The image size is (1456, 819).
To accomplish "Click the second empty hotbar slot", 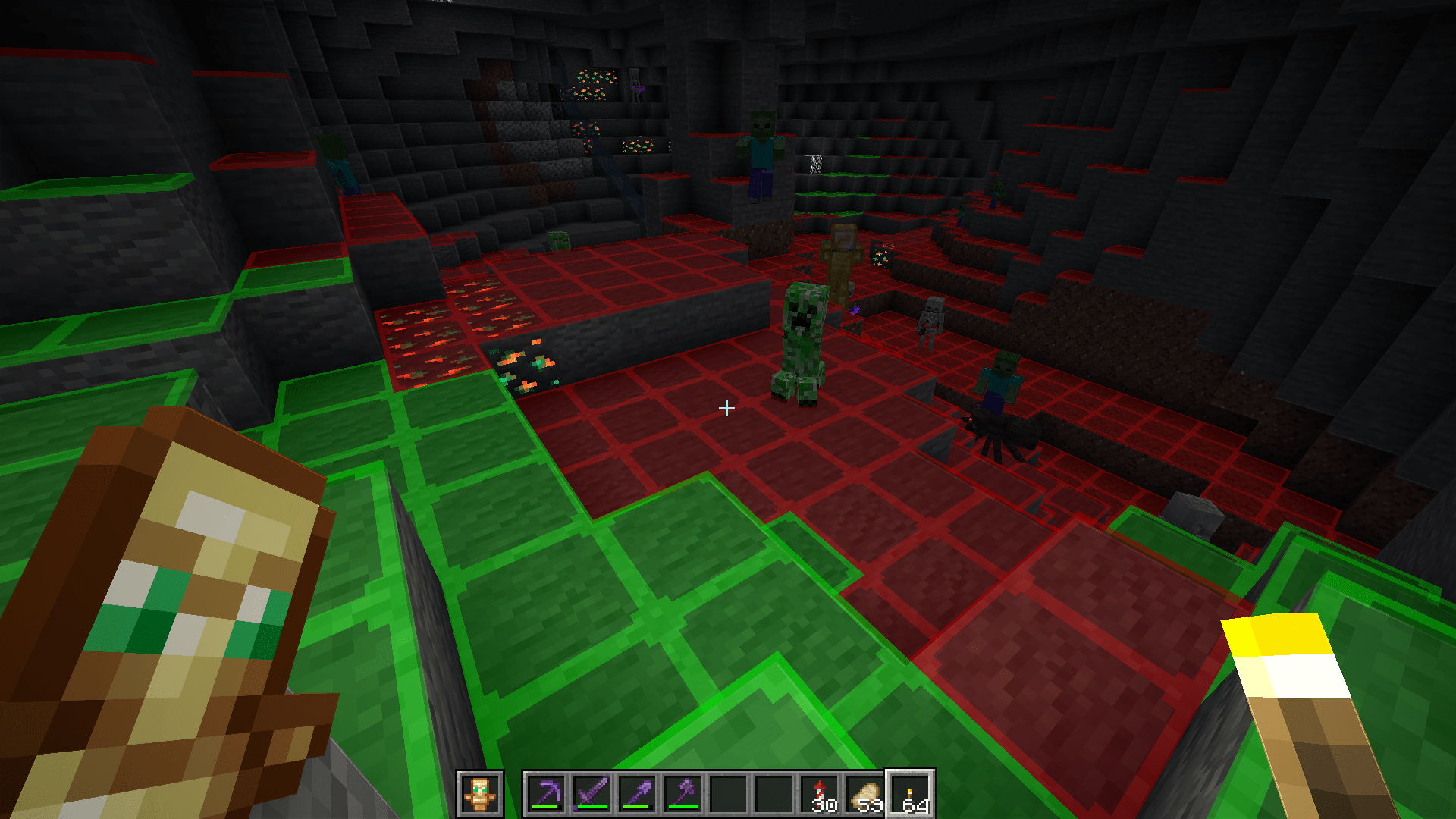I will pos(774,792).
